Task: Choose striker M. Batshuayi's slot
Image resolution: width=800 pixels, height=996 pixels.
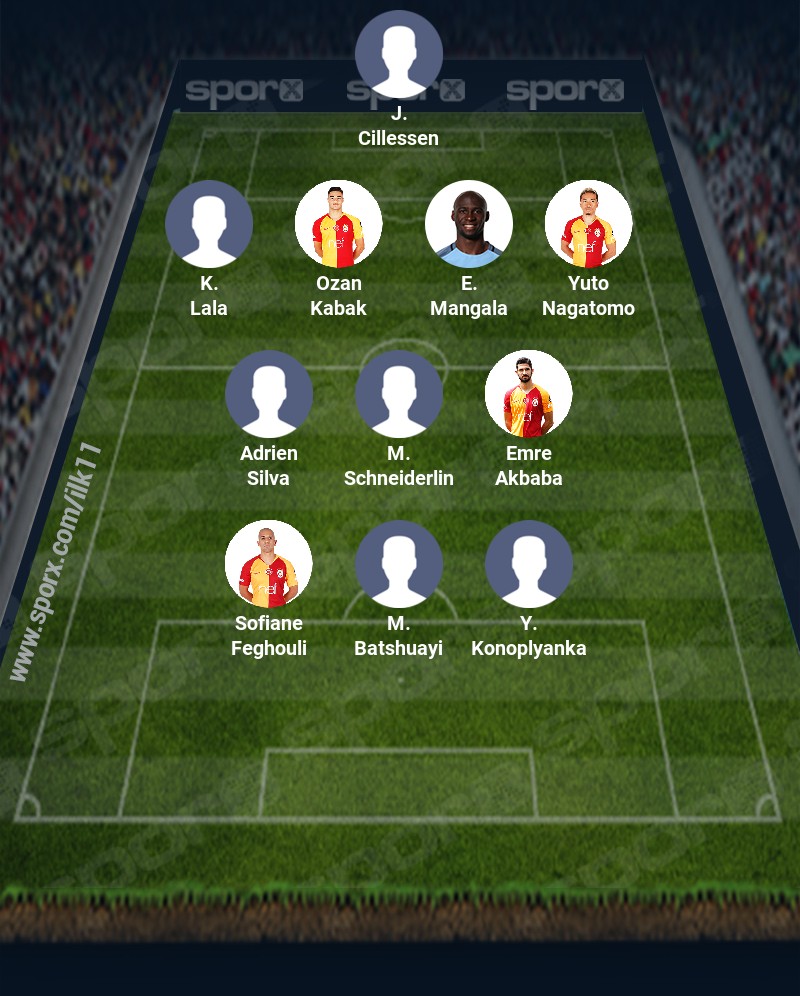Action: (399, 564)
